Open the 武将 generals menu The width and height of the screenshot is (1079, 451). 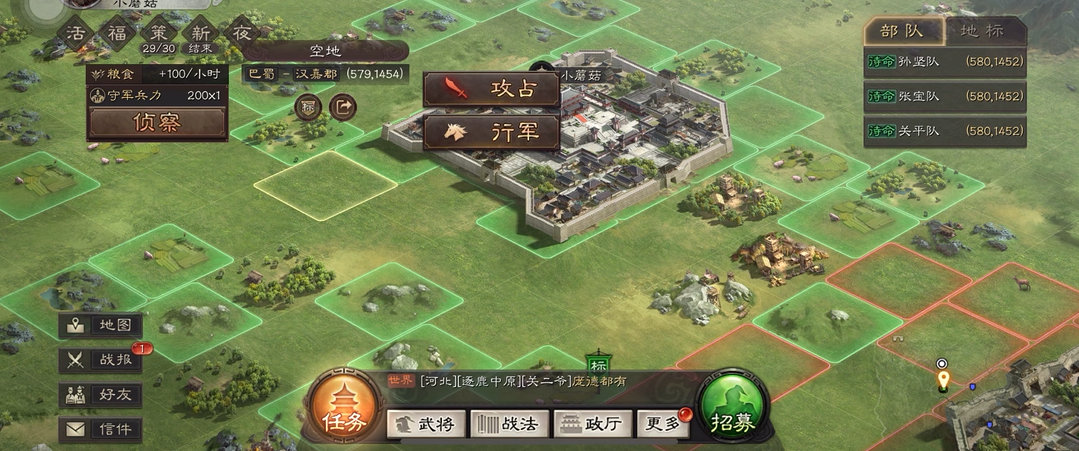point(426,424)
